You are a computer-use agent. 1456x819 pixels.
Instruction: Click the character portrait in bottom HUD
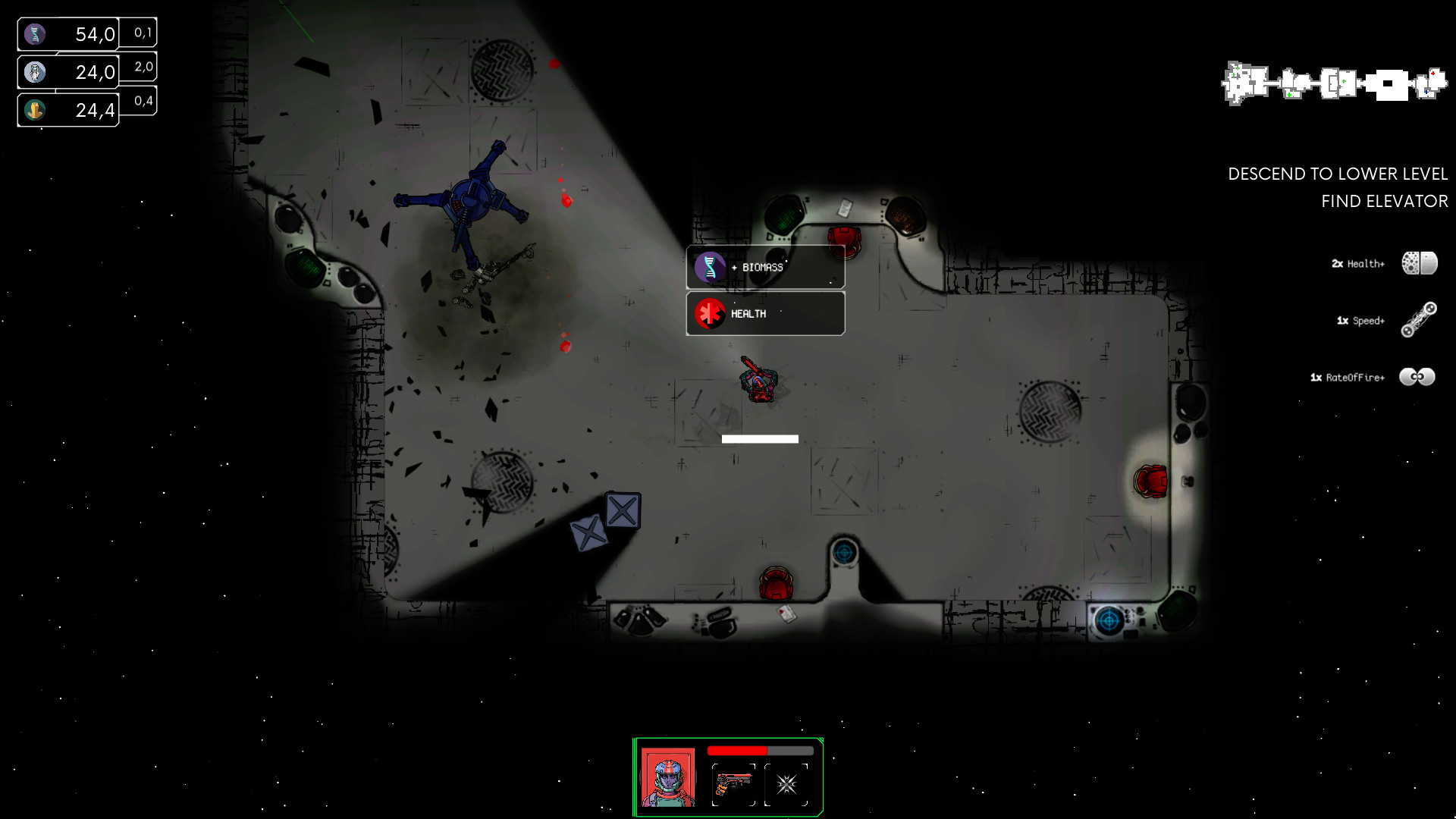click(668, 778)
